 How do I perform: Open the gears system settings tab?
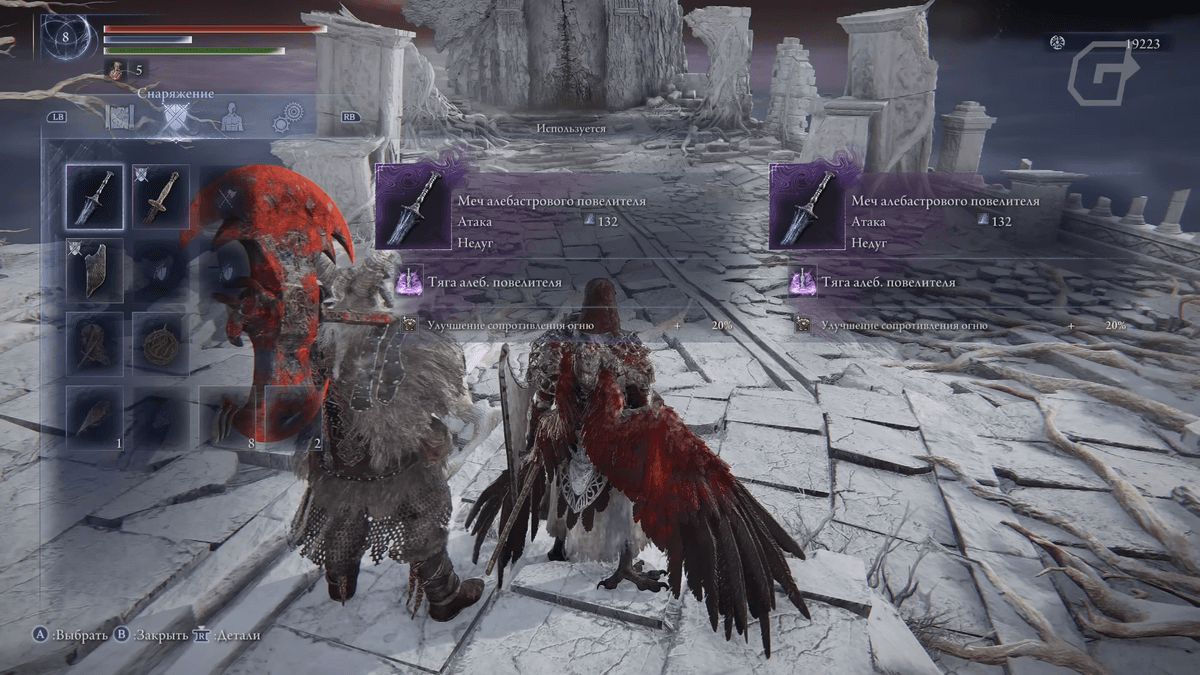point(289,117)
